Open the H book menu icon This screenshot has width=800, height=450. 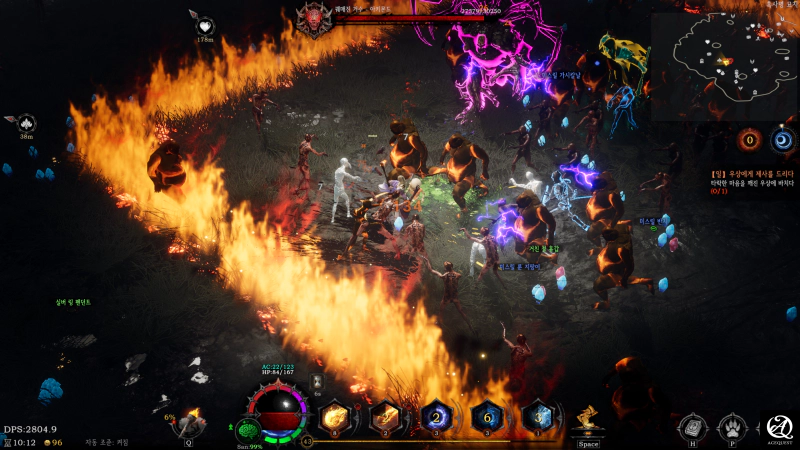click(692, 425)
